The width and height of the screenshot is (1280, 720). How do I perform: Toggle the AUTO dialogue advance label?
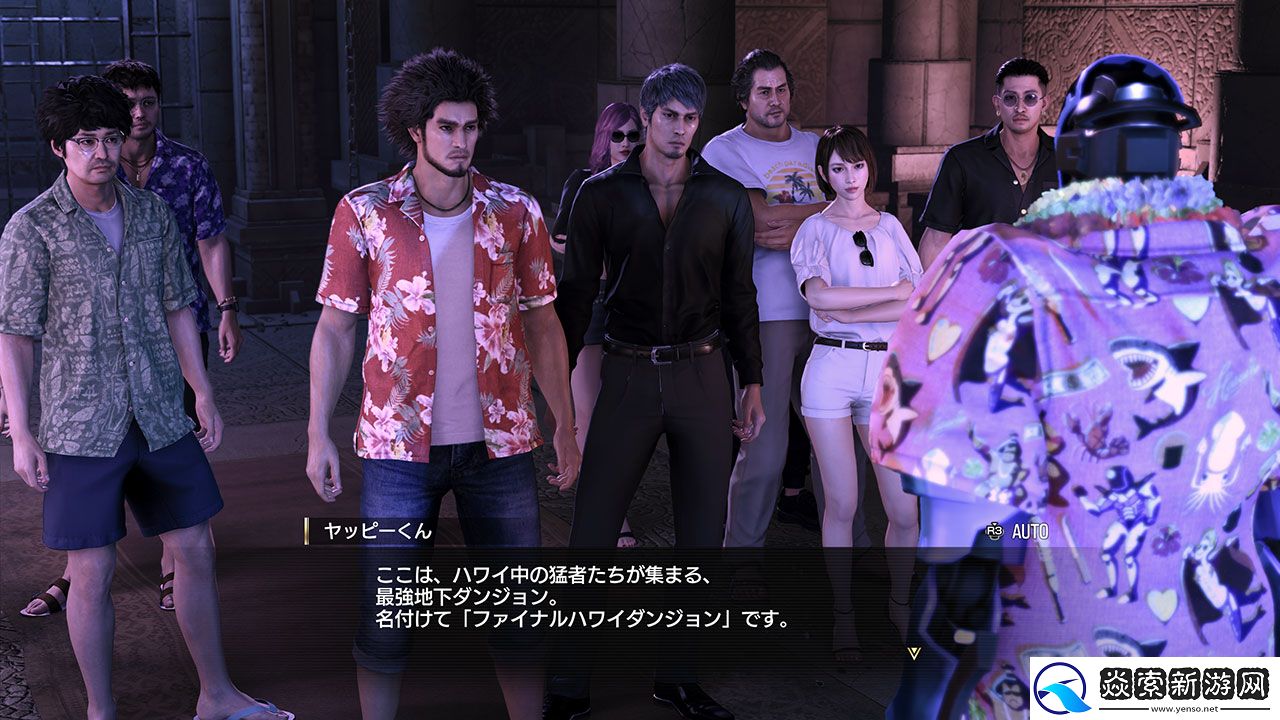click(x=1029, y=532)
